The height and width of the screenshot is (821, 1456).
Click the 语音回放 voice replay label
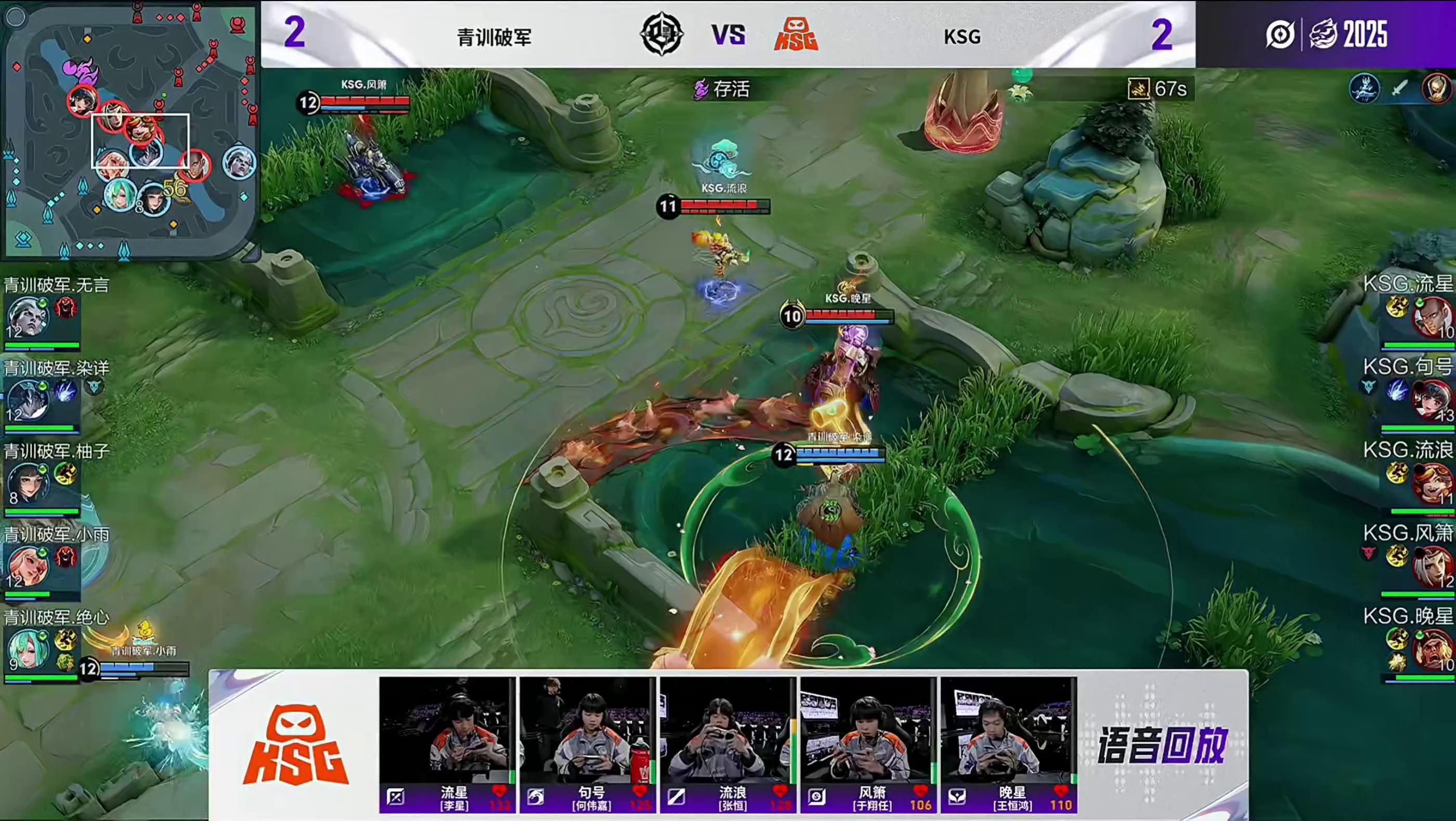coord(1162,745)
